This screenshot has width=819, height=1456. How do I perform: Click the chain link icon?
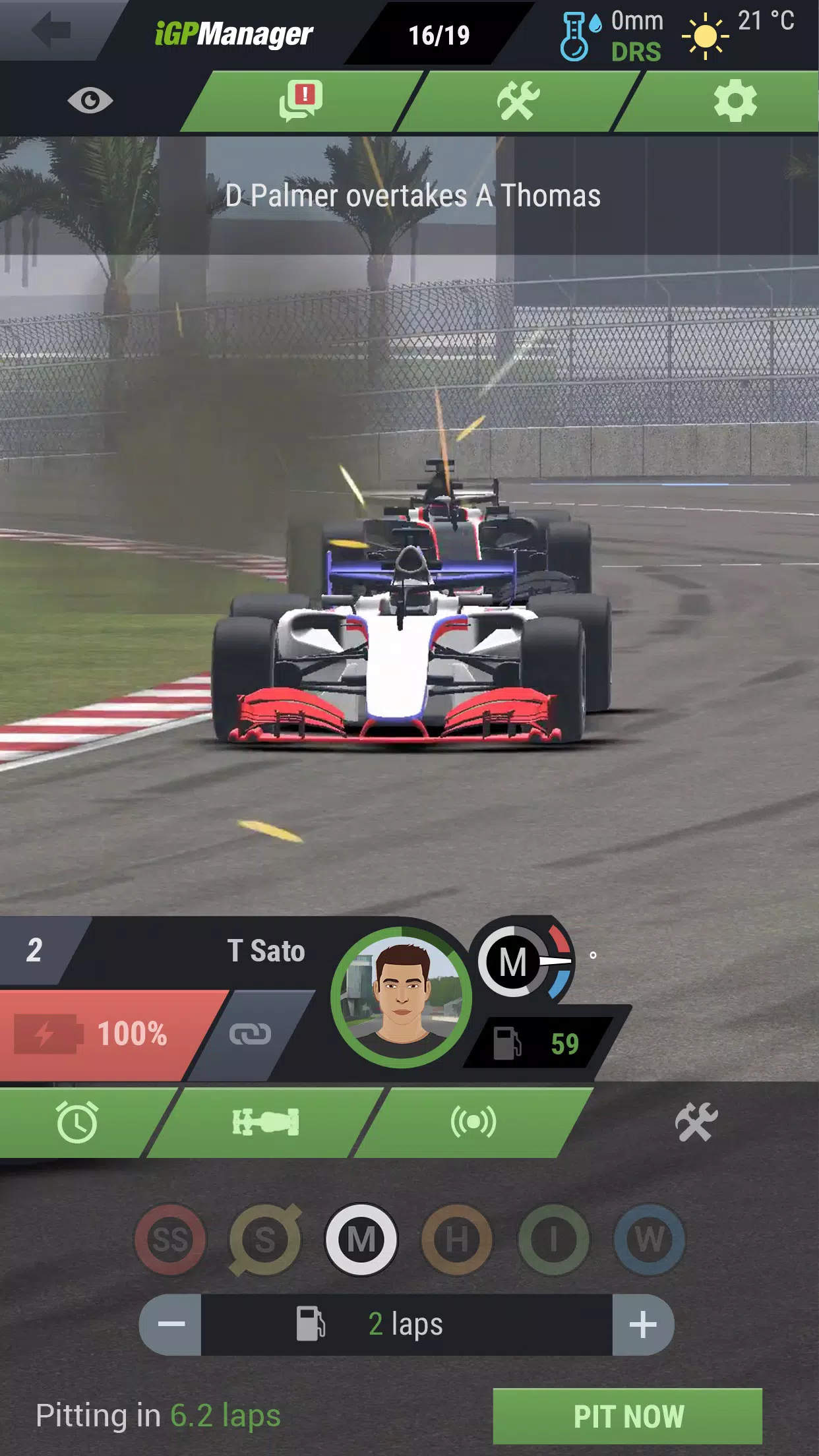click(x=250, y=1034)
